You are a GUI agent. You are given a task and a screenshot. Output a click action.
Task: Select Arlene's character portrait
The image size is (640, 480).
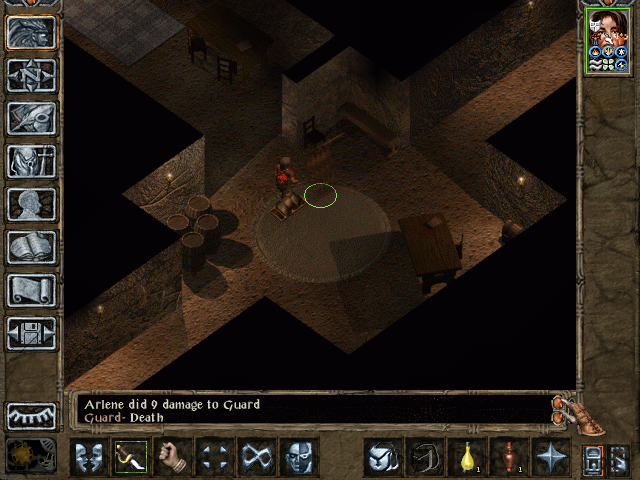pos(606,40)
